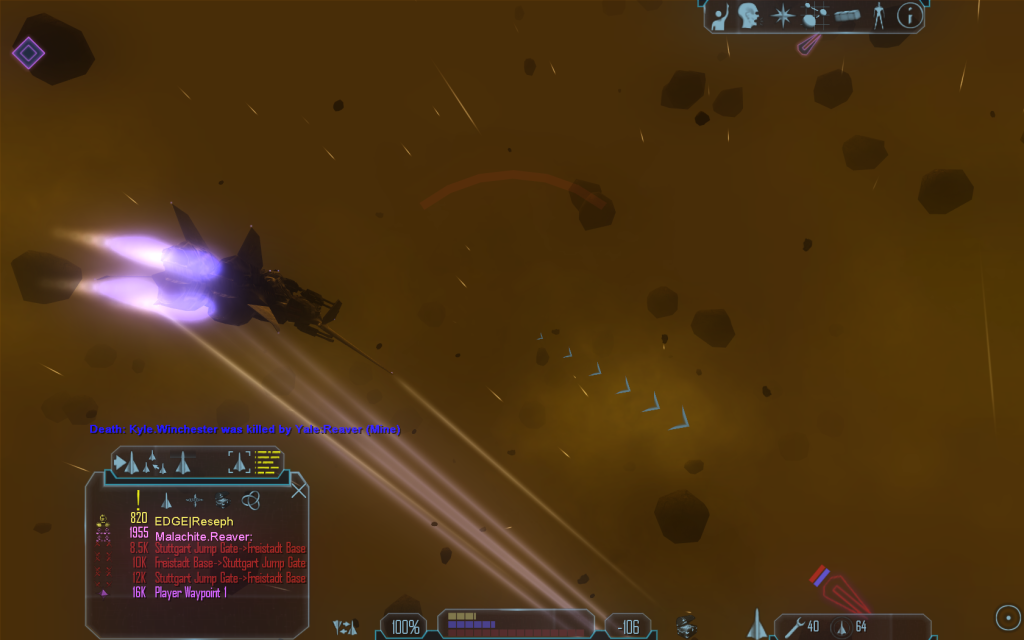
Task: Filter contact list by ships
Action: tap(167, 499)
